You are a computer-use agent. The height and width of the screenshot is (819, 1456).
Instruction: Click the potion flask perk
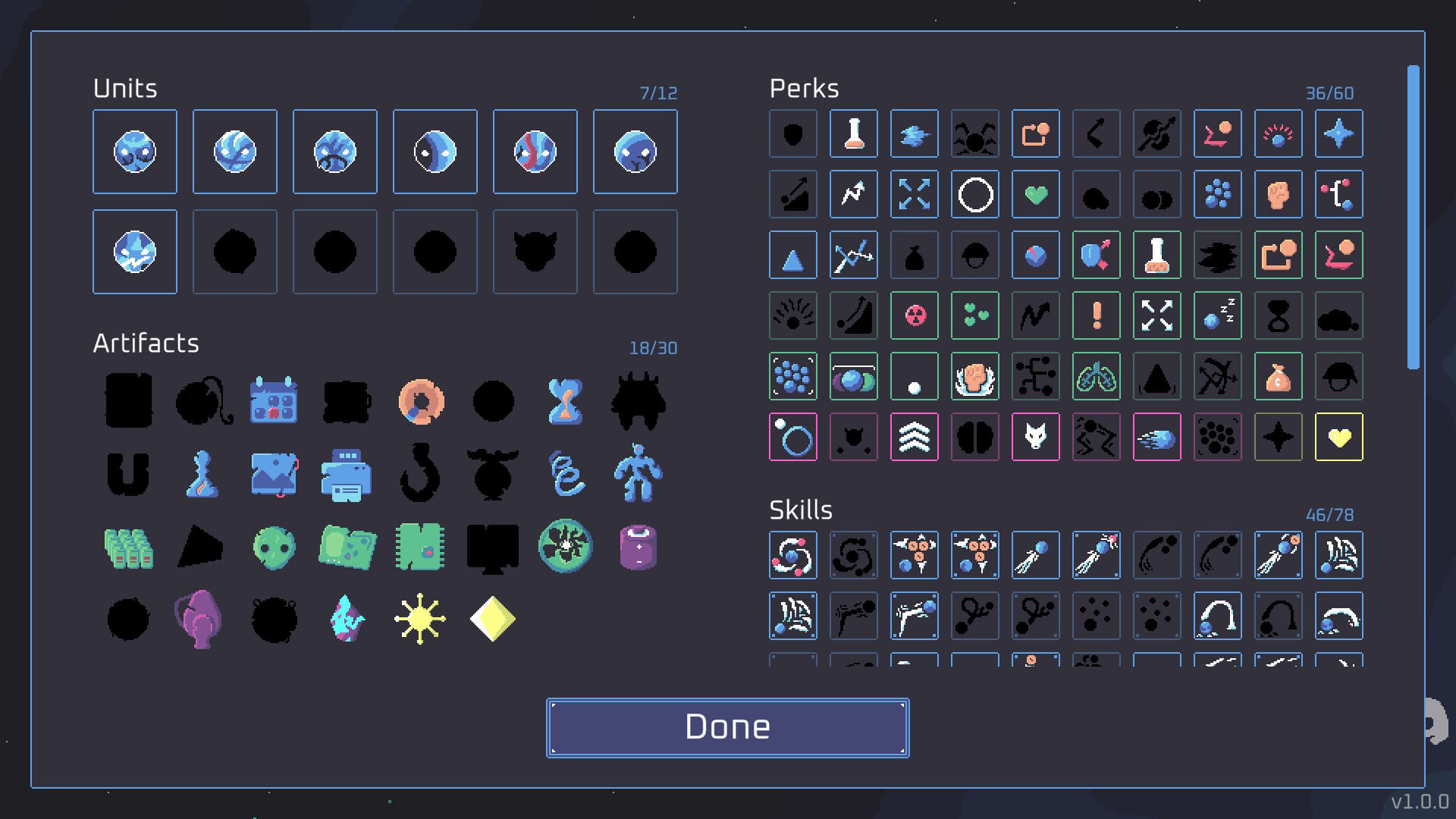coord(854,133)
